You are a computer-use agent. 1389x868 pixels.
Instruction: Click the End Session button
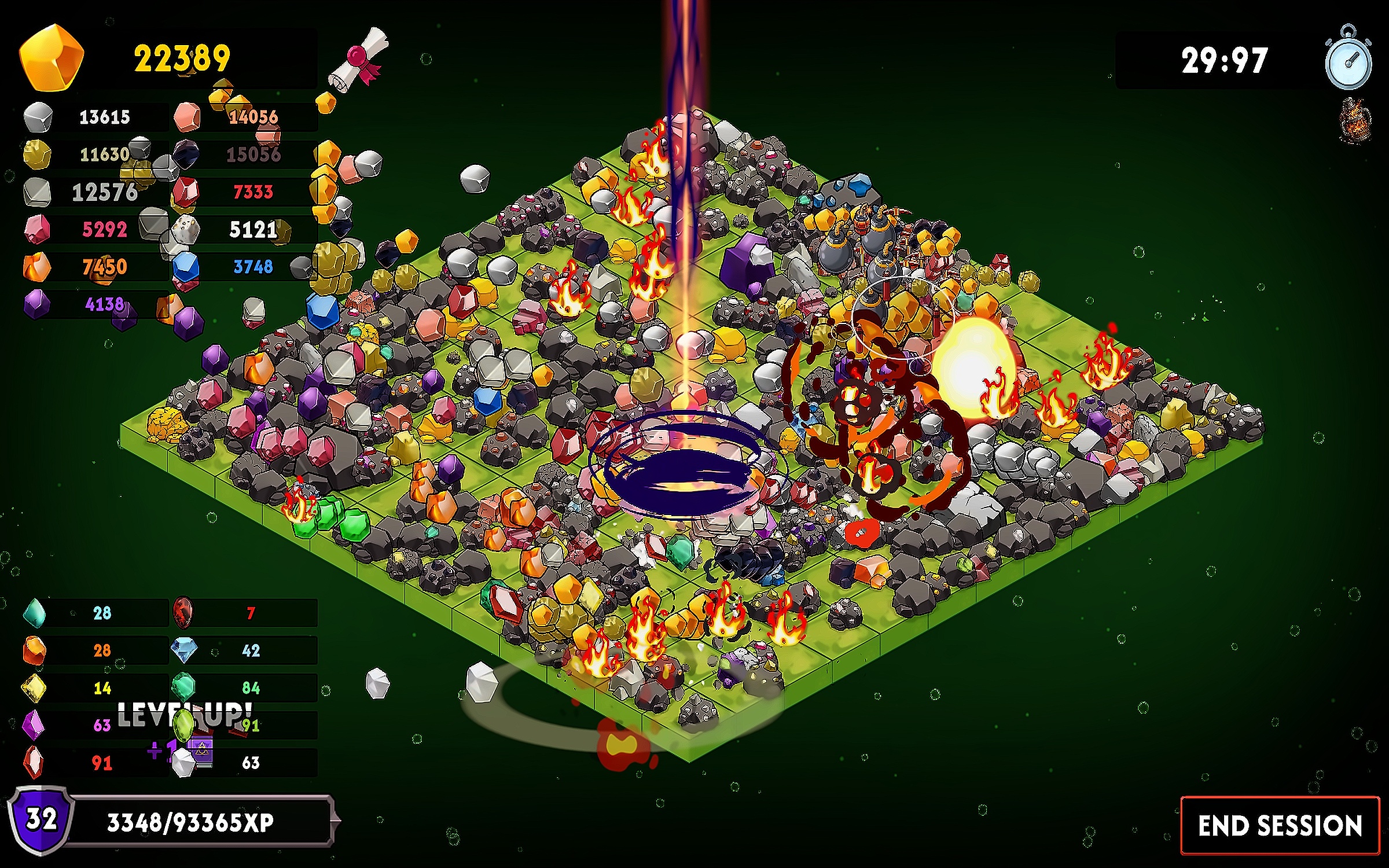pos(1280,825)
